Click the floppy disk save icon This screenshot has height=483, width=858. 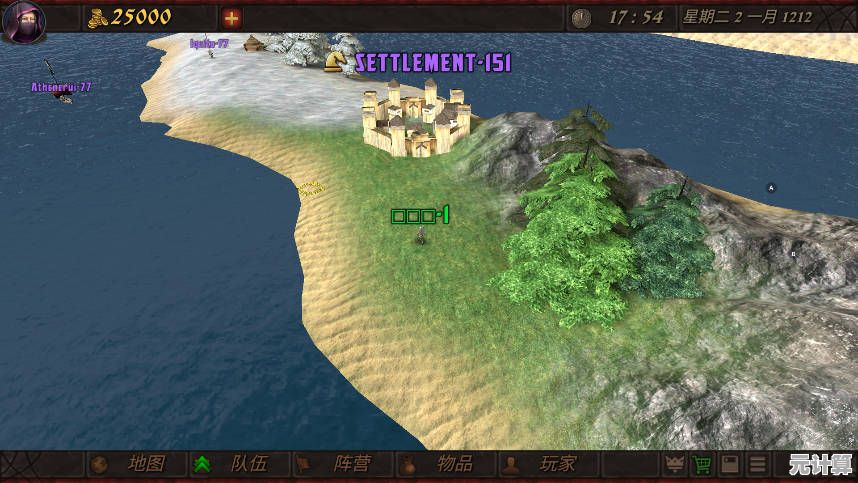point(731,465)
